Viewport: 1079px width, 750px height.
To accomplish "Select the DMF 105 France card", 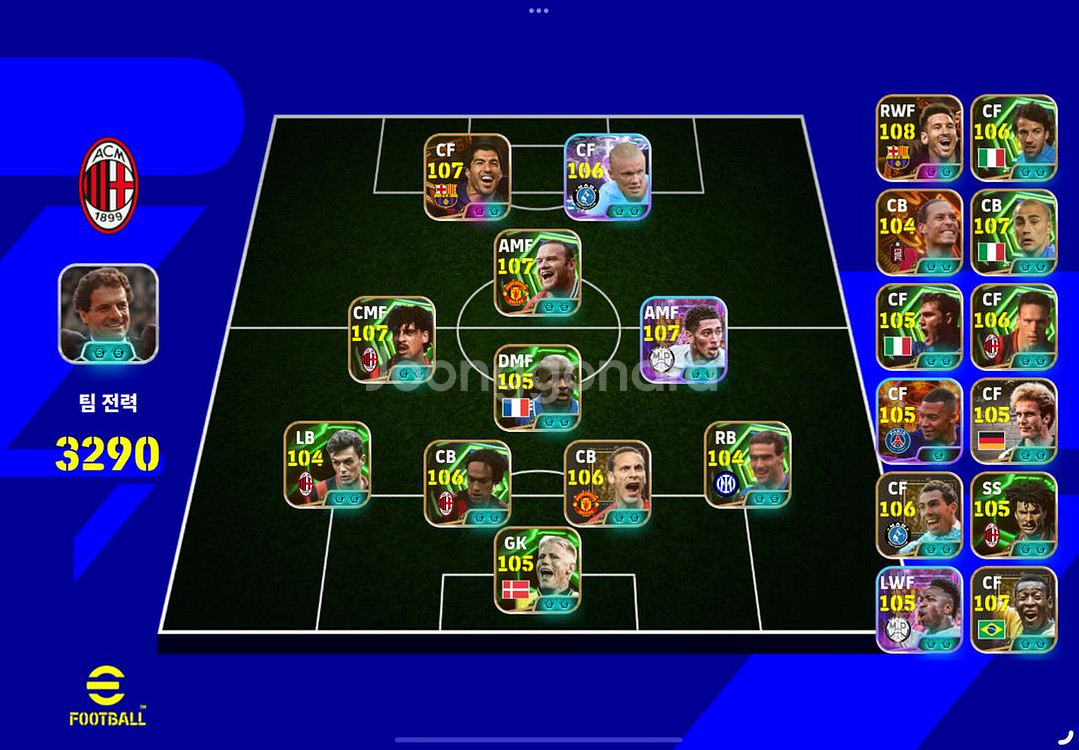I will pyautogui.click(x=537, y=387).
